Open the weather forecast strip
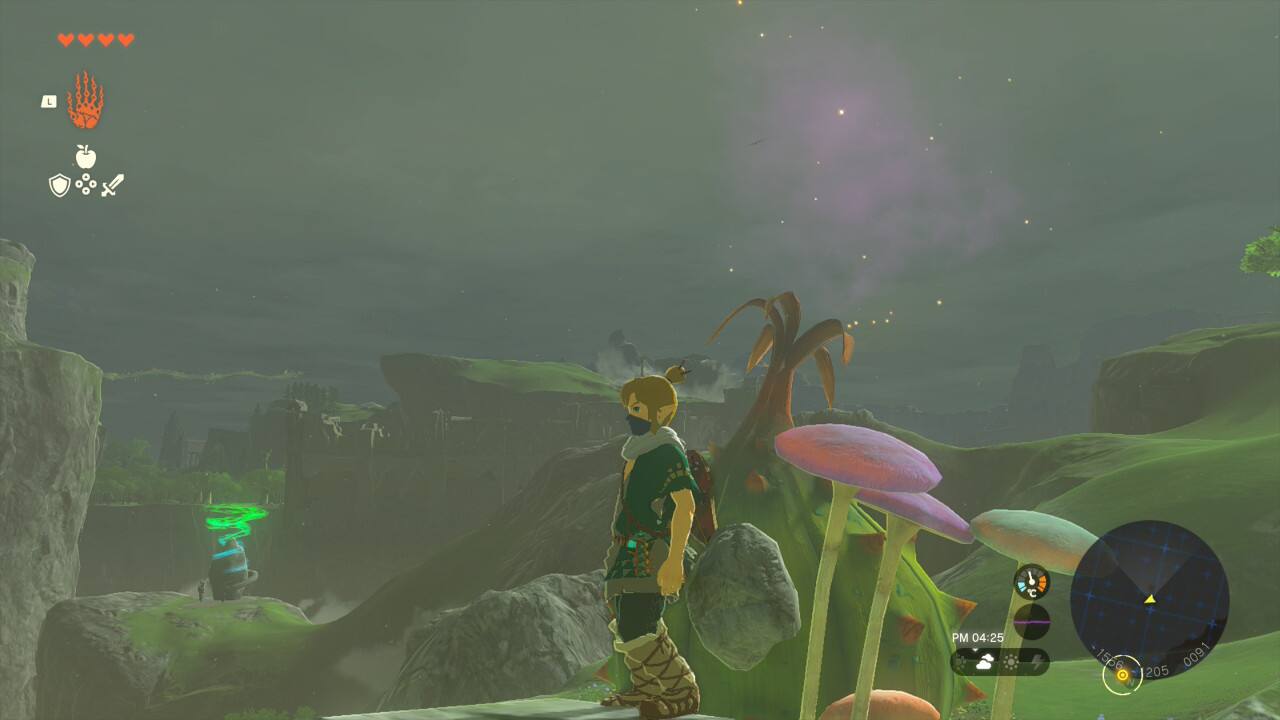Image resolution: width=1280 pixels, height=720 pixels. click(999, 661)
